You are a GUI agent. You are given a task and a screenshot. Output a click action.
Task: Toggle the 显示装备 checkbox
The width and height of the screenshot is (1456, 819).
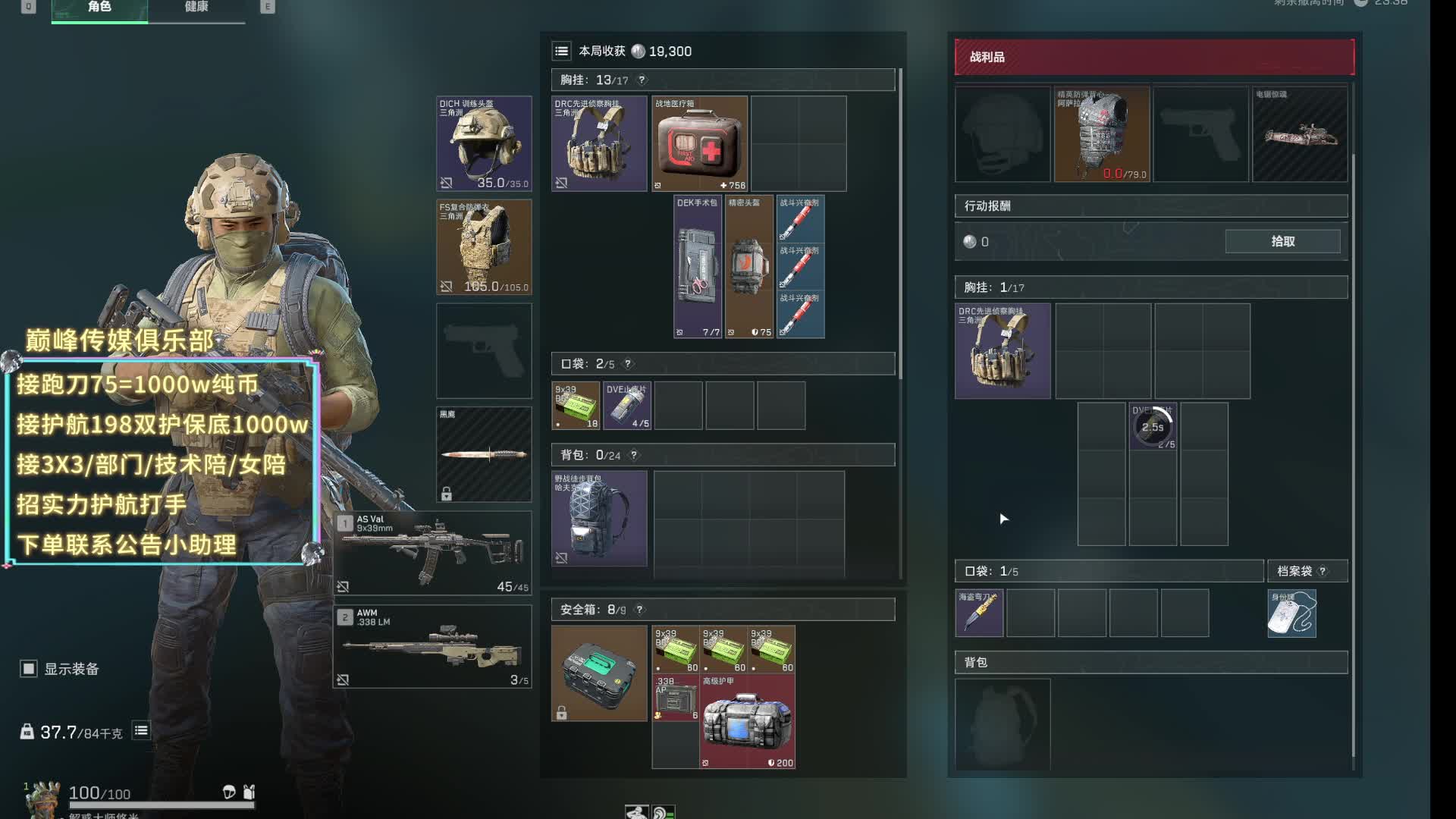pos(29,669)
